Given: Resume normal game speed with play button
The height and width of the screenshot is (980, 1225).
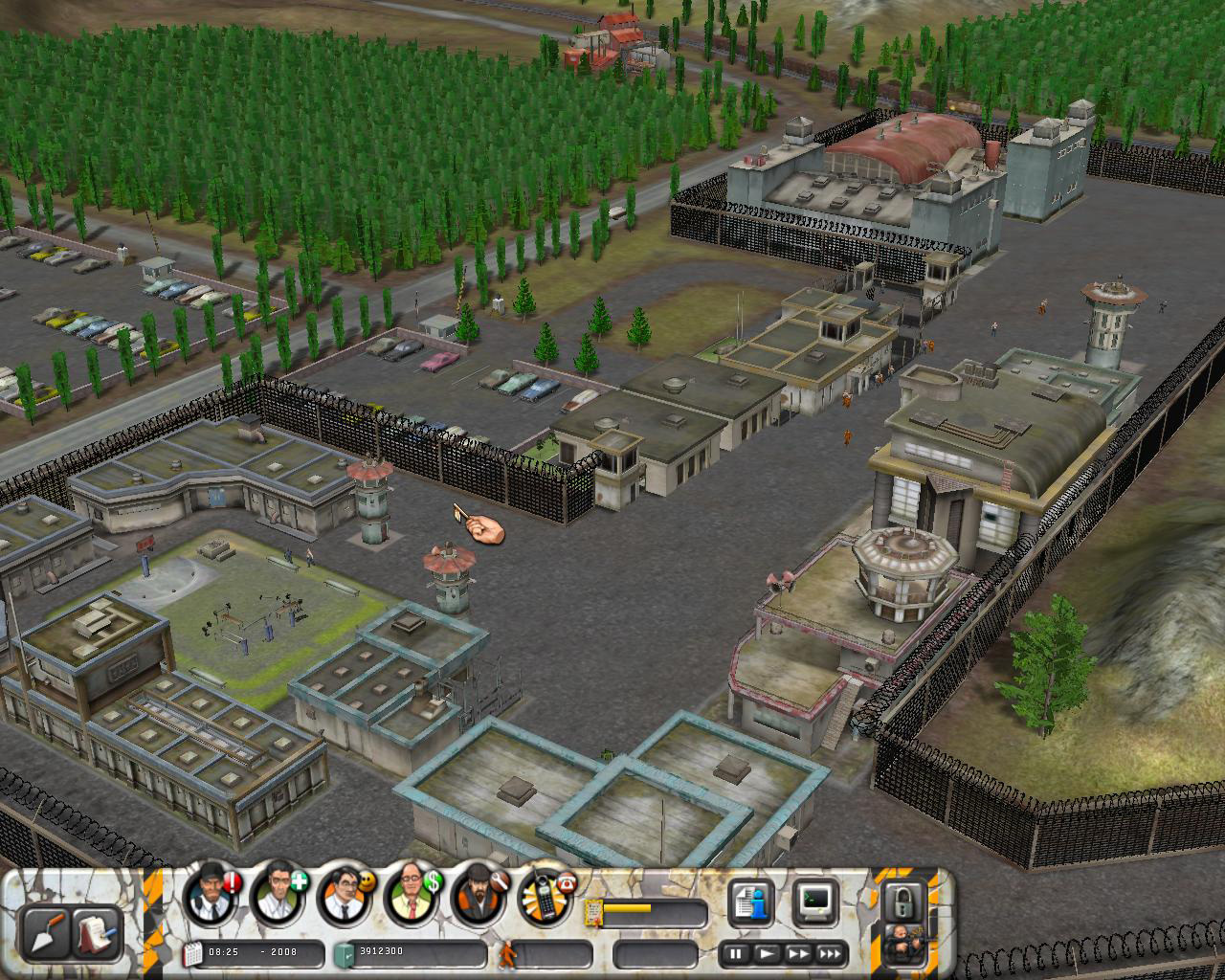Looking at the screenshot, I should 767,953.
